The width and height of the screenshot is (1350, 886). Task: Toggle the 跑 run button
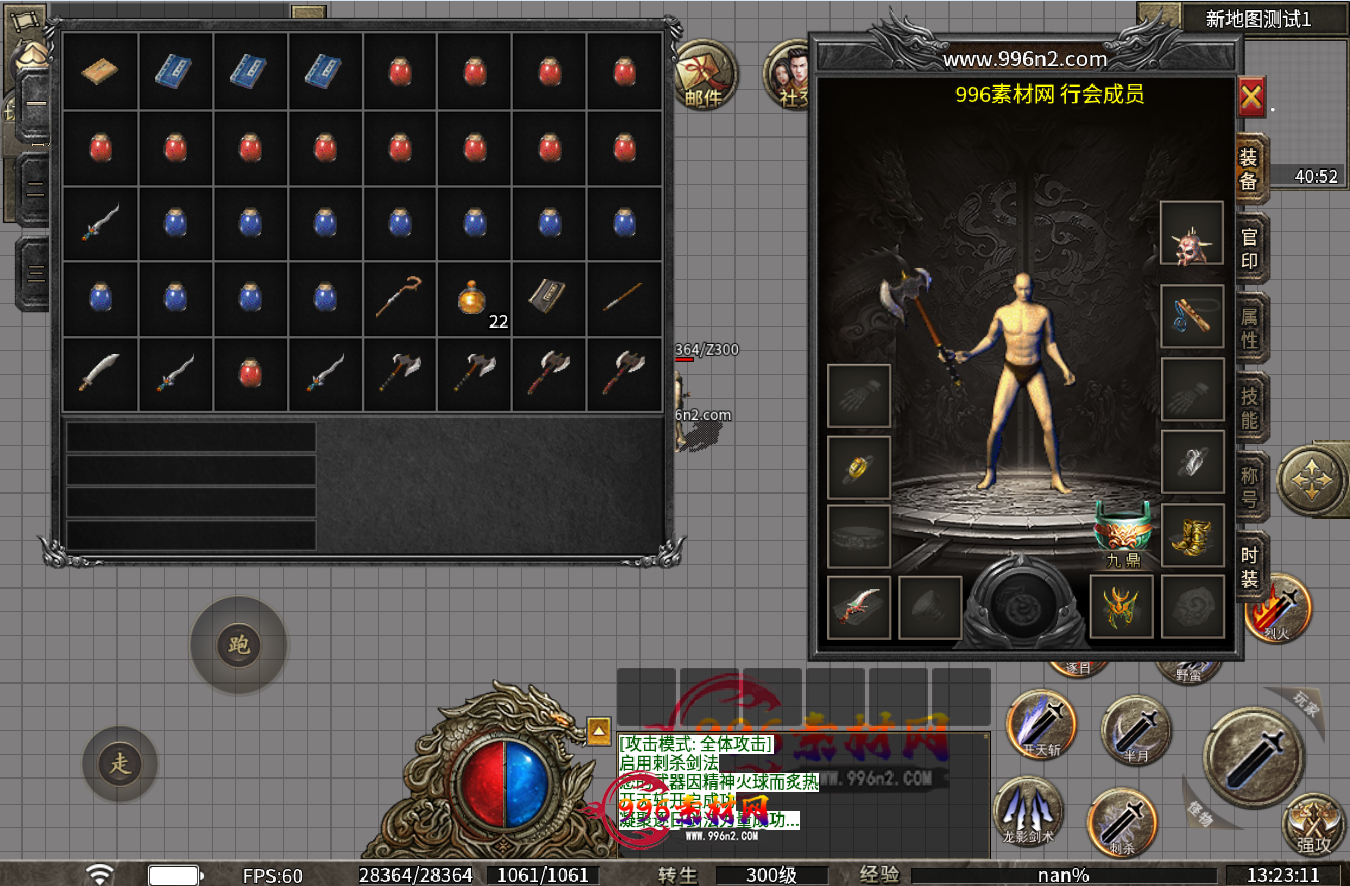click(x=239, y=645)
